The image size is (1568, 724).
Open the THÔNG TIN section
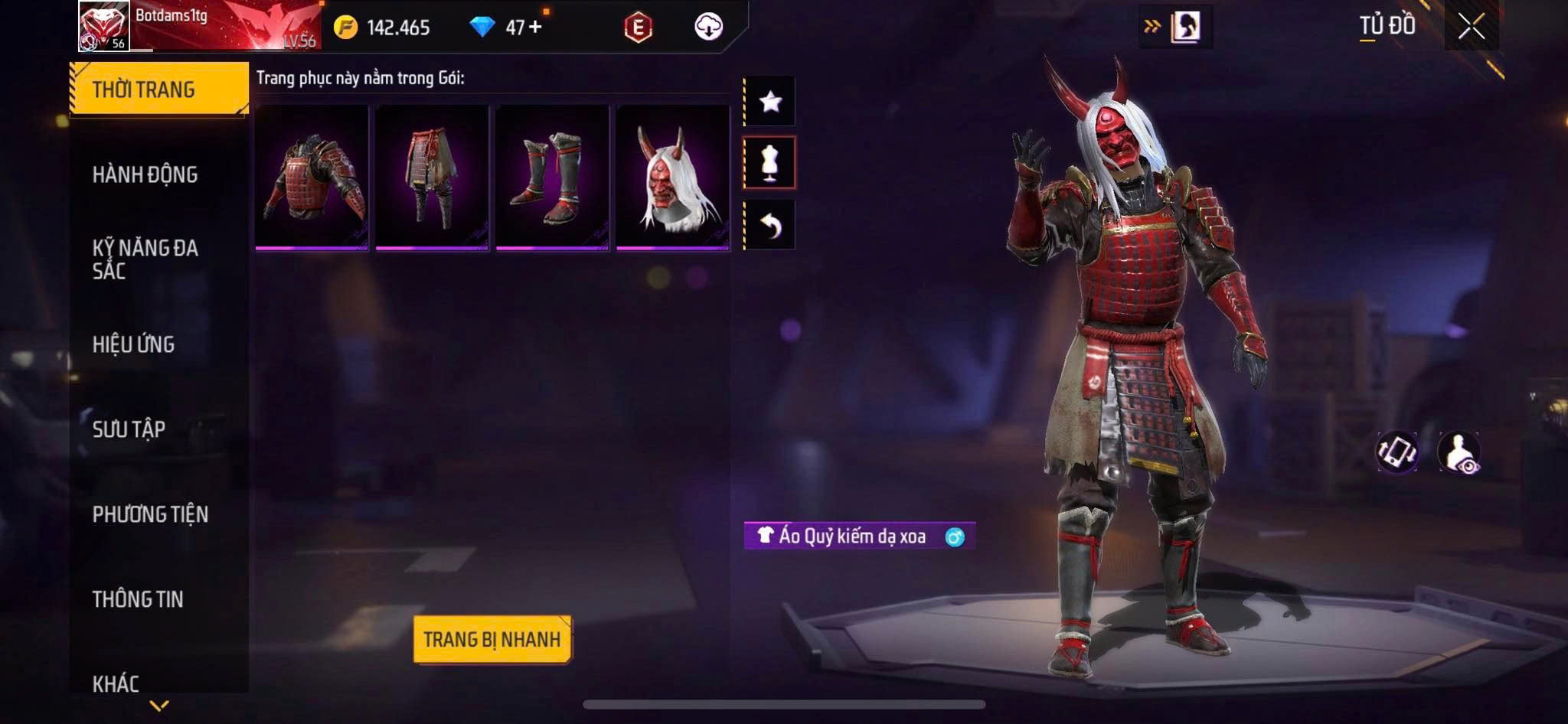139,599
